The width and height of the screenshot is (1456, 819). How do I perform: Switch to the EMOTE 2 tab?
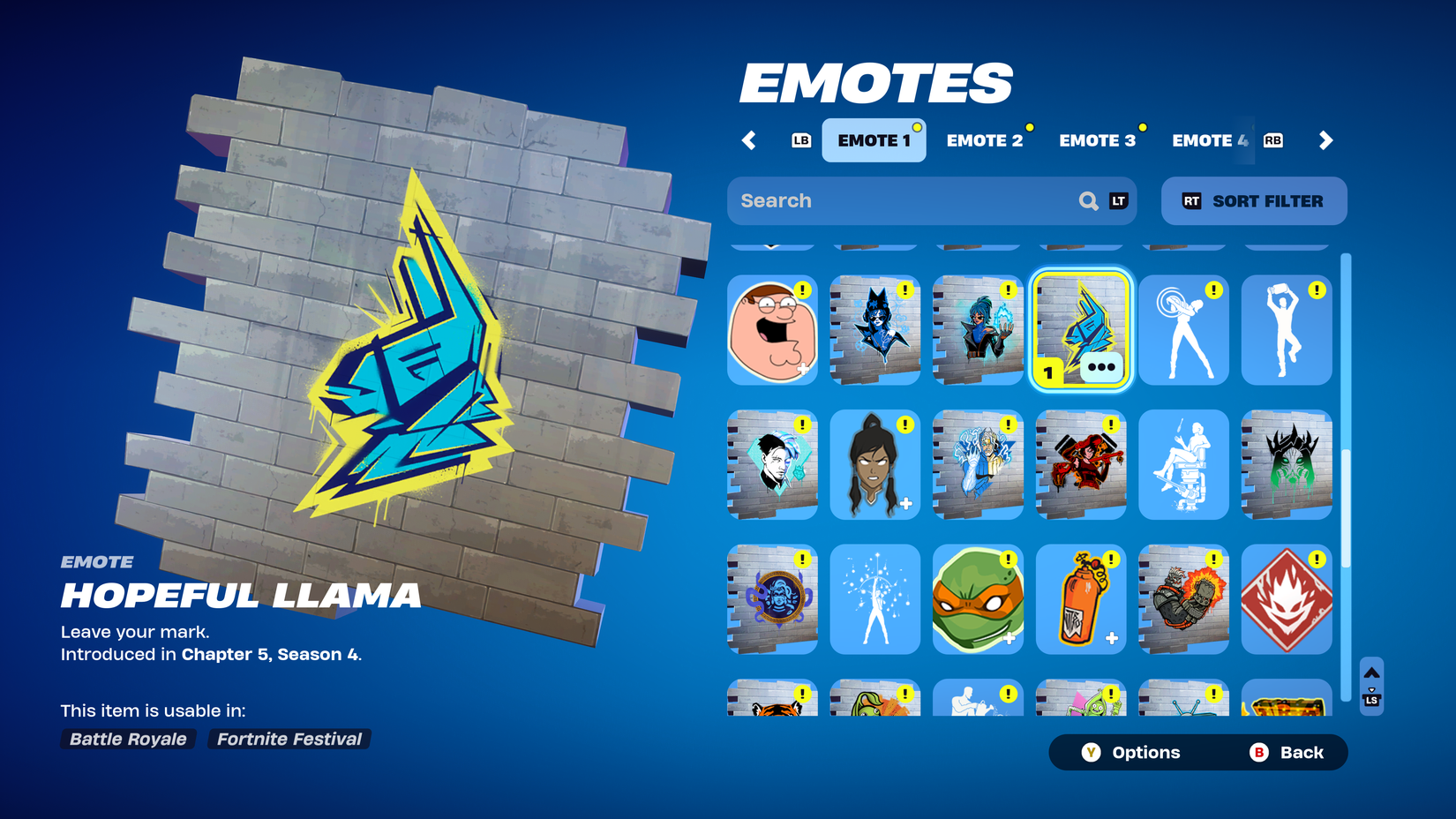(986, 139)
